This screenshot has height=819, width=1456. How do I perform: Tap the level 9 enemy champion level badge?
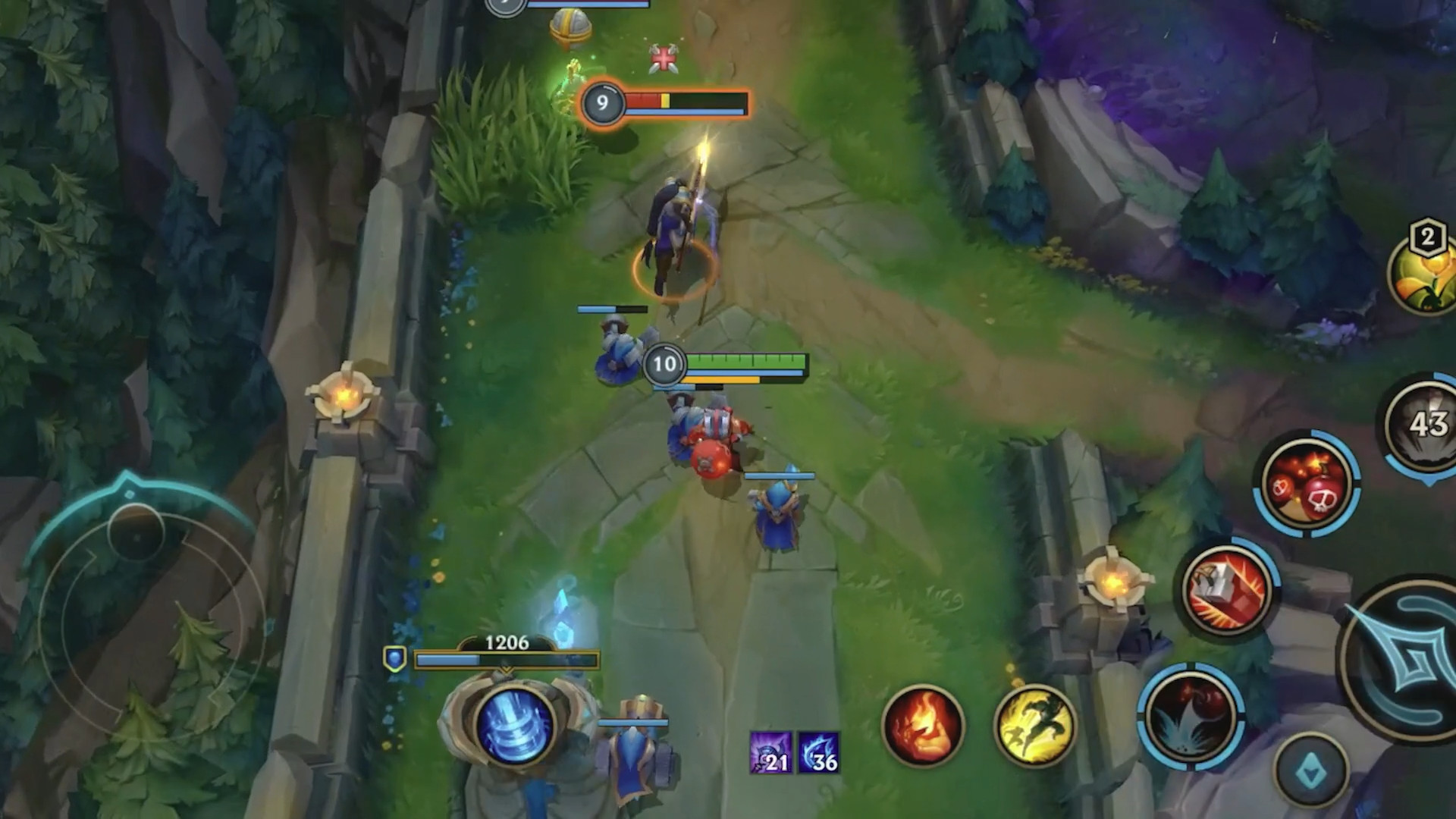click(x=601, y=104)
